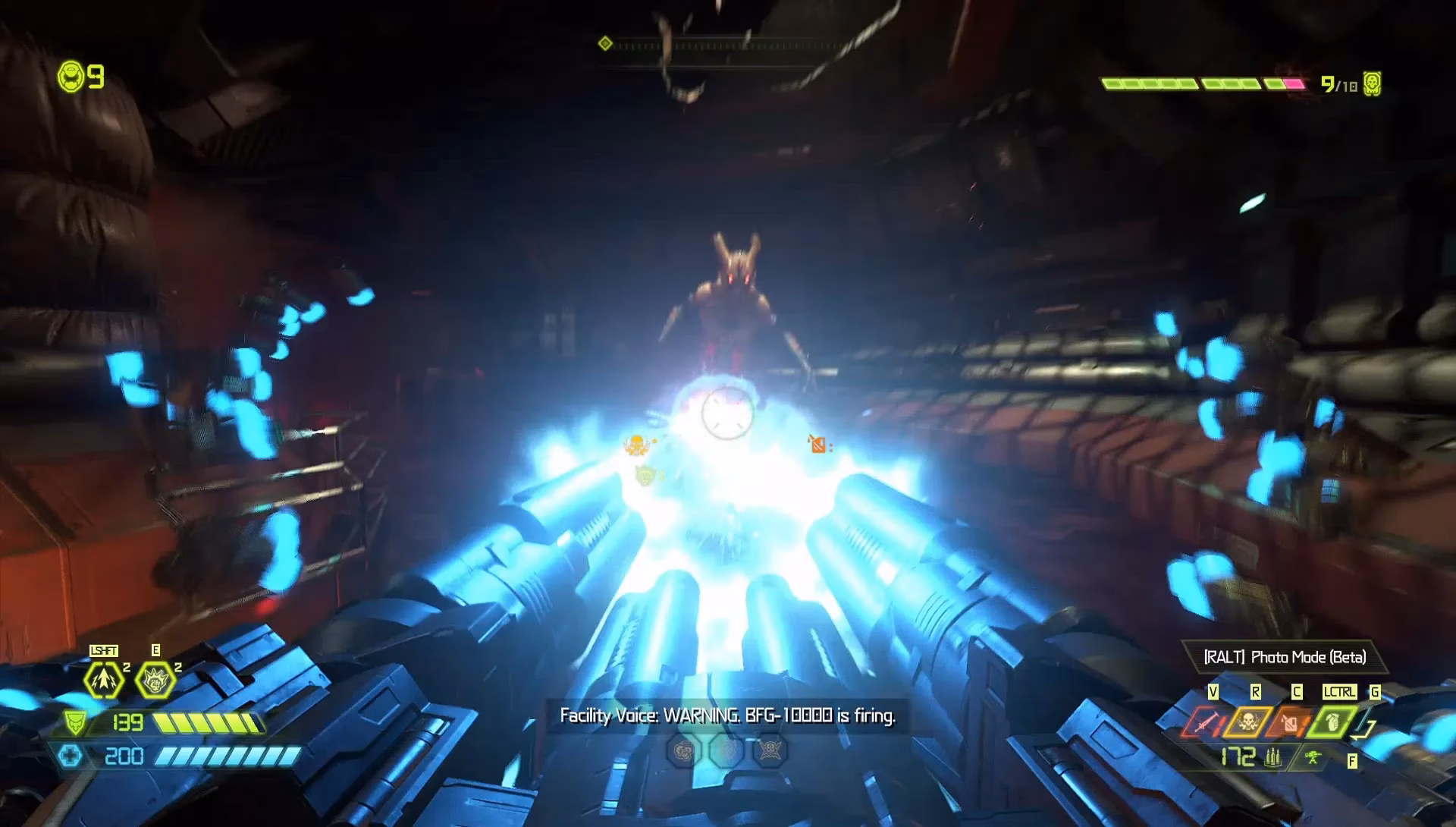Viewport: 1456px width, 827px height.
Task: Click the Blood Punch fist icon
Action: (x=156, y=678)
